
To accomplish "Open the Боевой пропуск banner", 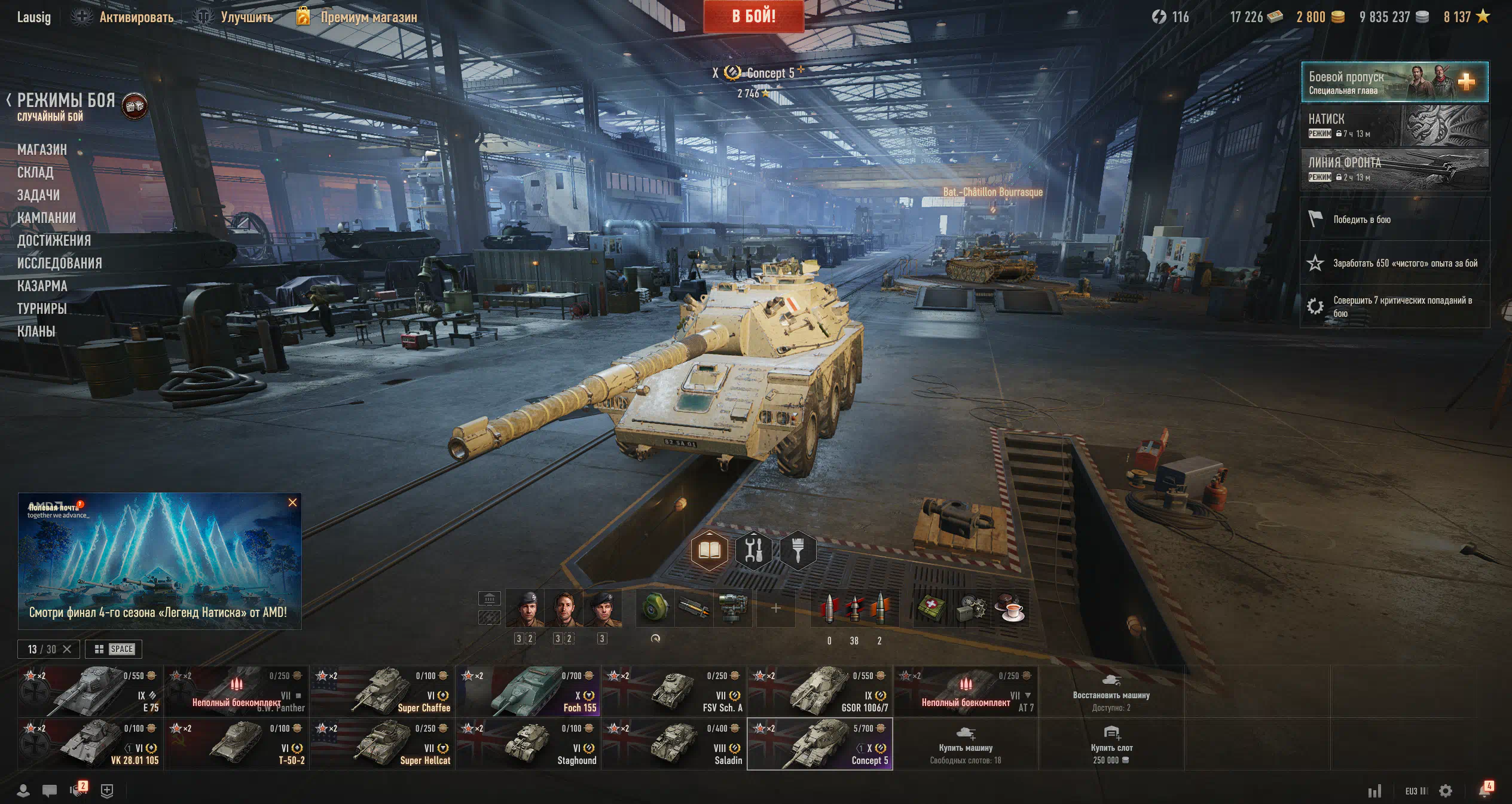I will [x=1394, y=82].
